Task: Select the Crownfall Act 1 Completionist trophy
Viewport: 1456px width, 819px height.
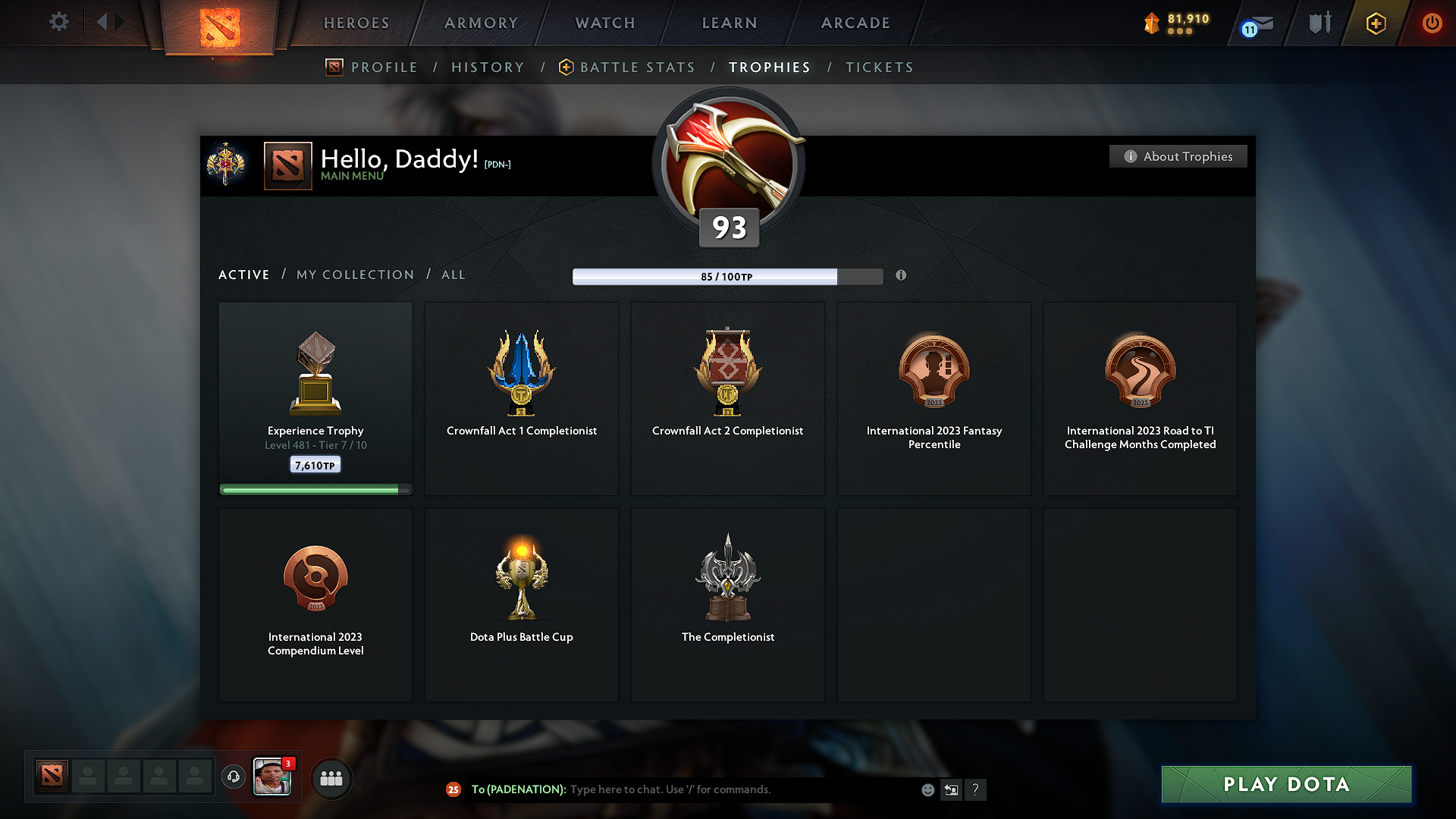Action: [x=521, y=398]
